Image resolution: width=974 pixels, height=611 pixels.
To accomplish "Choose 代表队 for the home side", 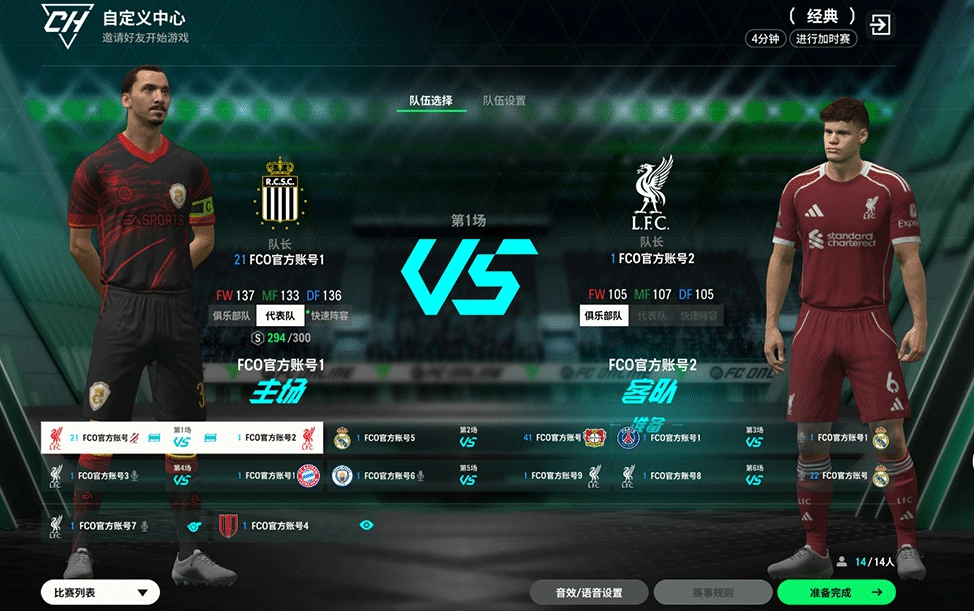I will [x=280, y=316].
